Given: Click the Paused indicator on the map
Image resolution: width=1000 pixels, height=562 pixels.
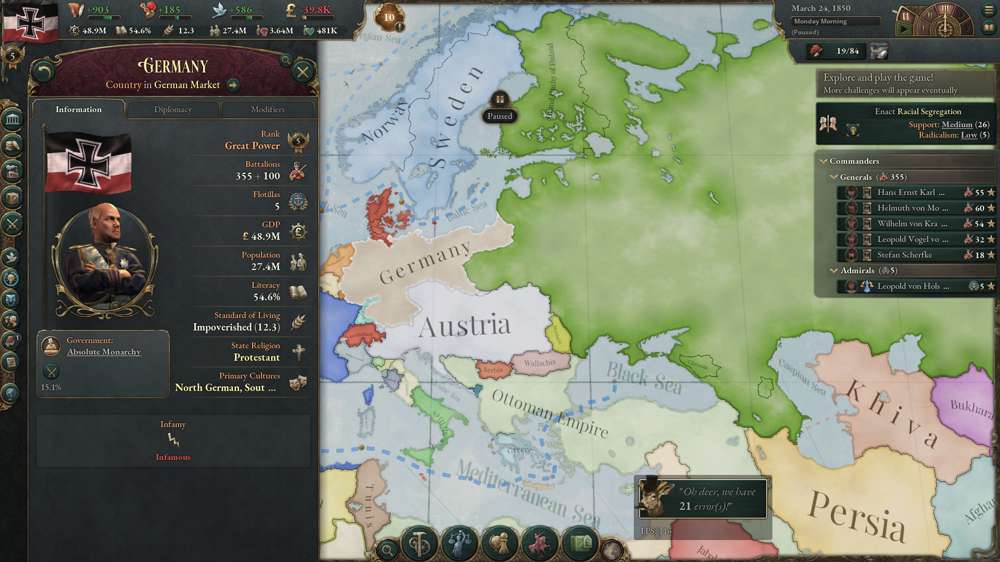Looking at the screenshot, I should [x=499, y=107].
